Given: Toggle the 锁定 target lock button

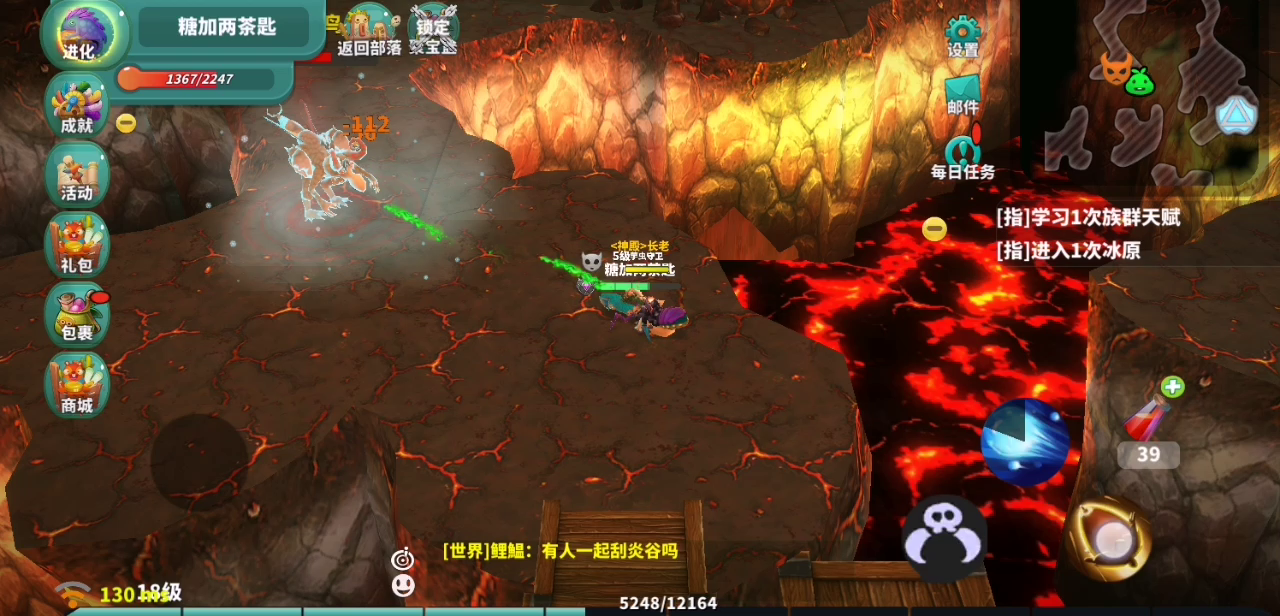Looking at the screenshot, I should coord(434,30).
